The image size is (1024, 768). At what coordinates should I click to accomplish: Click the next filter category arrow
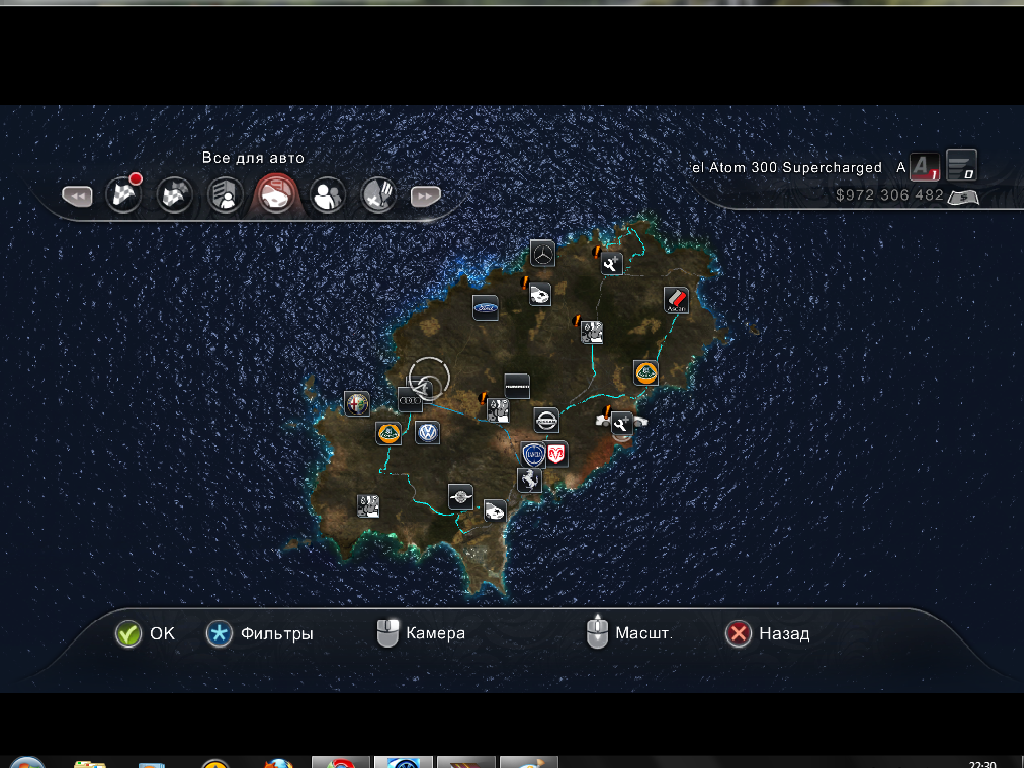tap(425, 197)
